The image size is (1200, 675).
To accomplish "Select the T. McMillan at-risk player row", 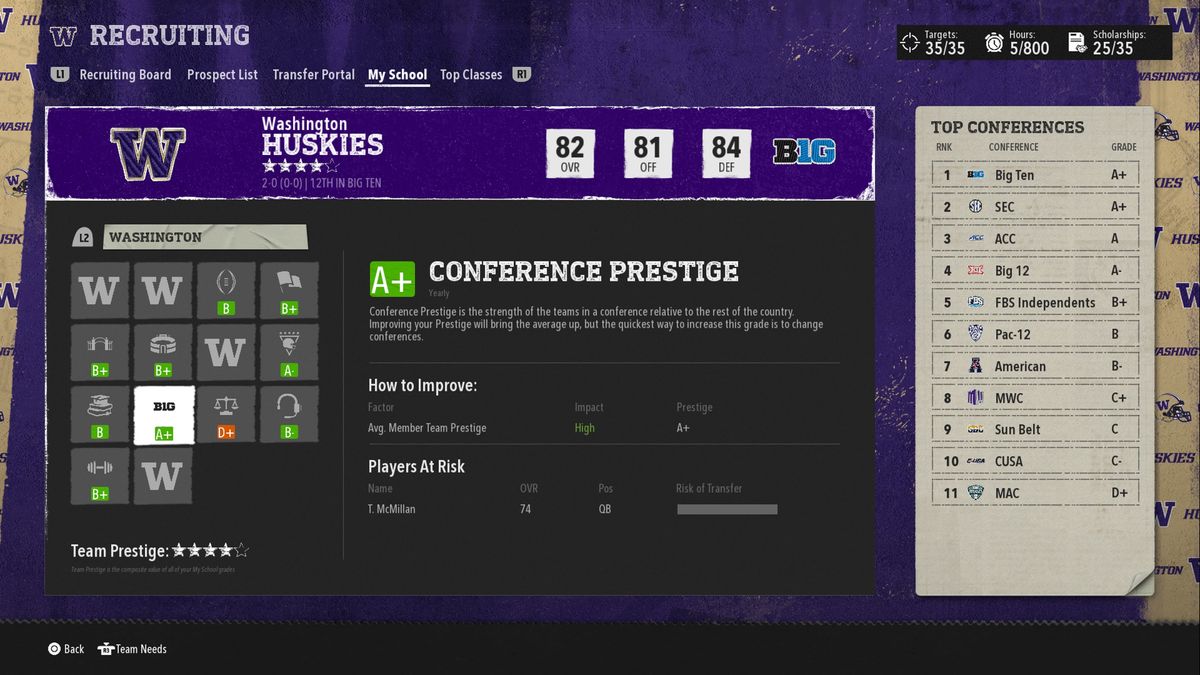I will [x=572, y=509].
